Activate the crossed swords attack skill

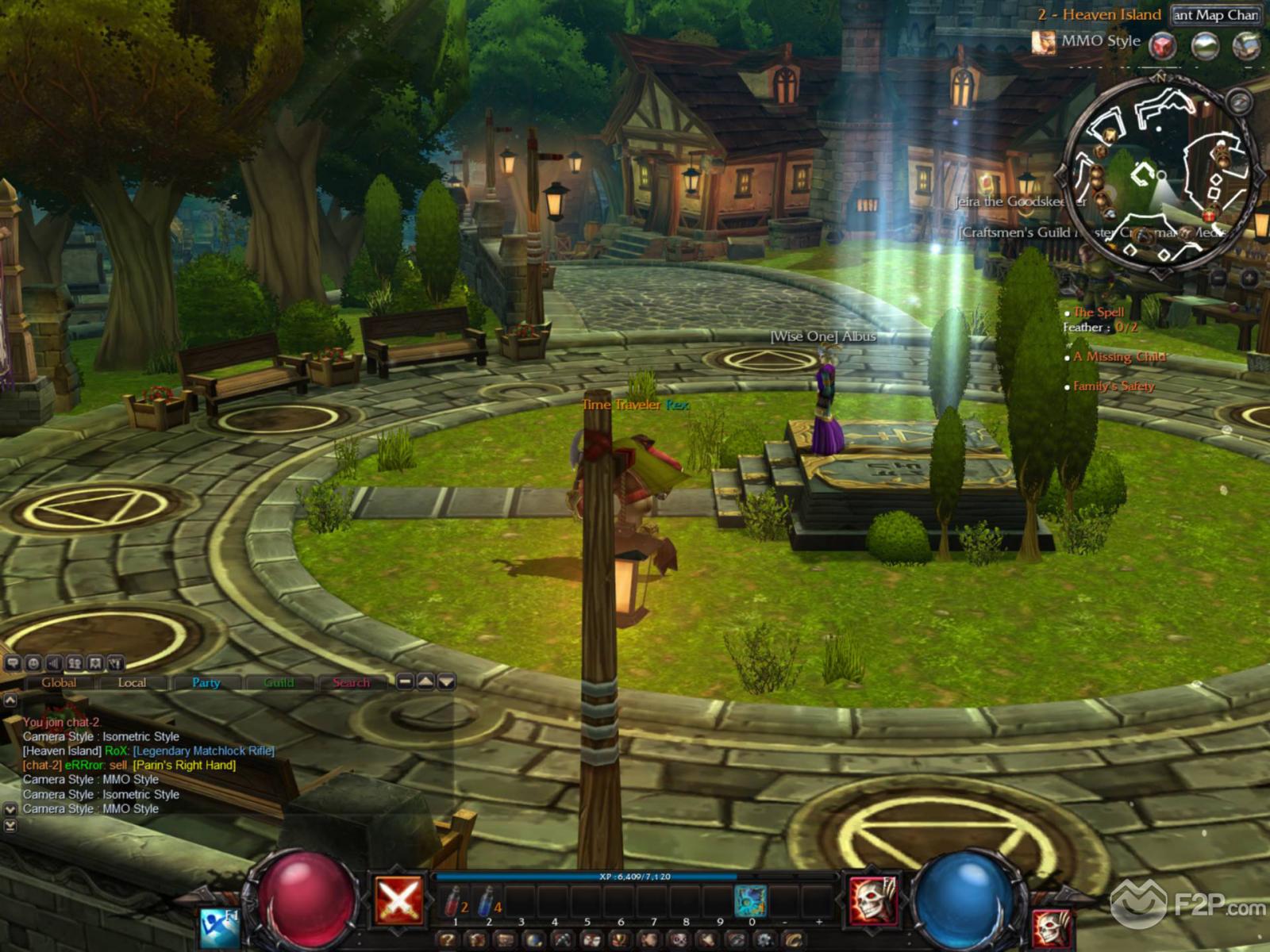[399, 900]
